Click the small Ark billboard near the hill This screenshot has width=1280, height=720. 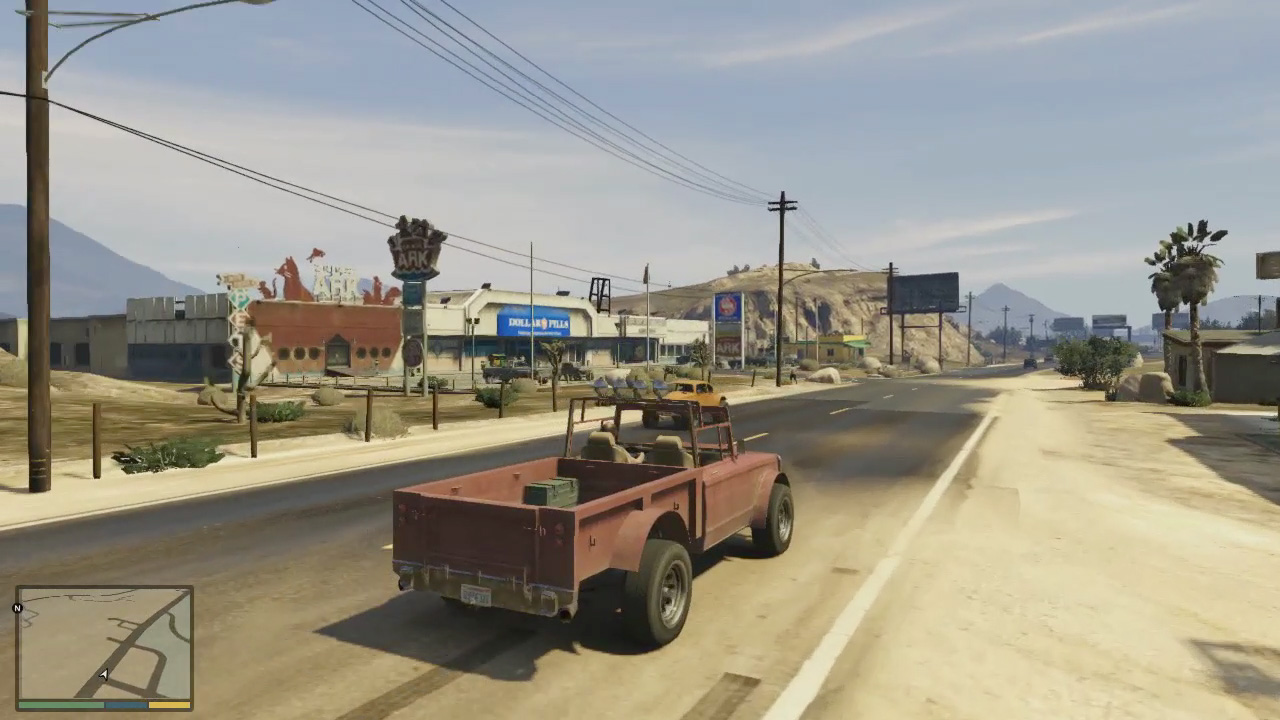pyautogui.click(x=730, y=347)
